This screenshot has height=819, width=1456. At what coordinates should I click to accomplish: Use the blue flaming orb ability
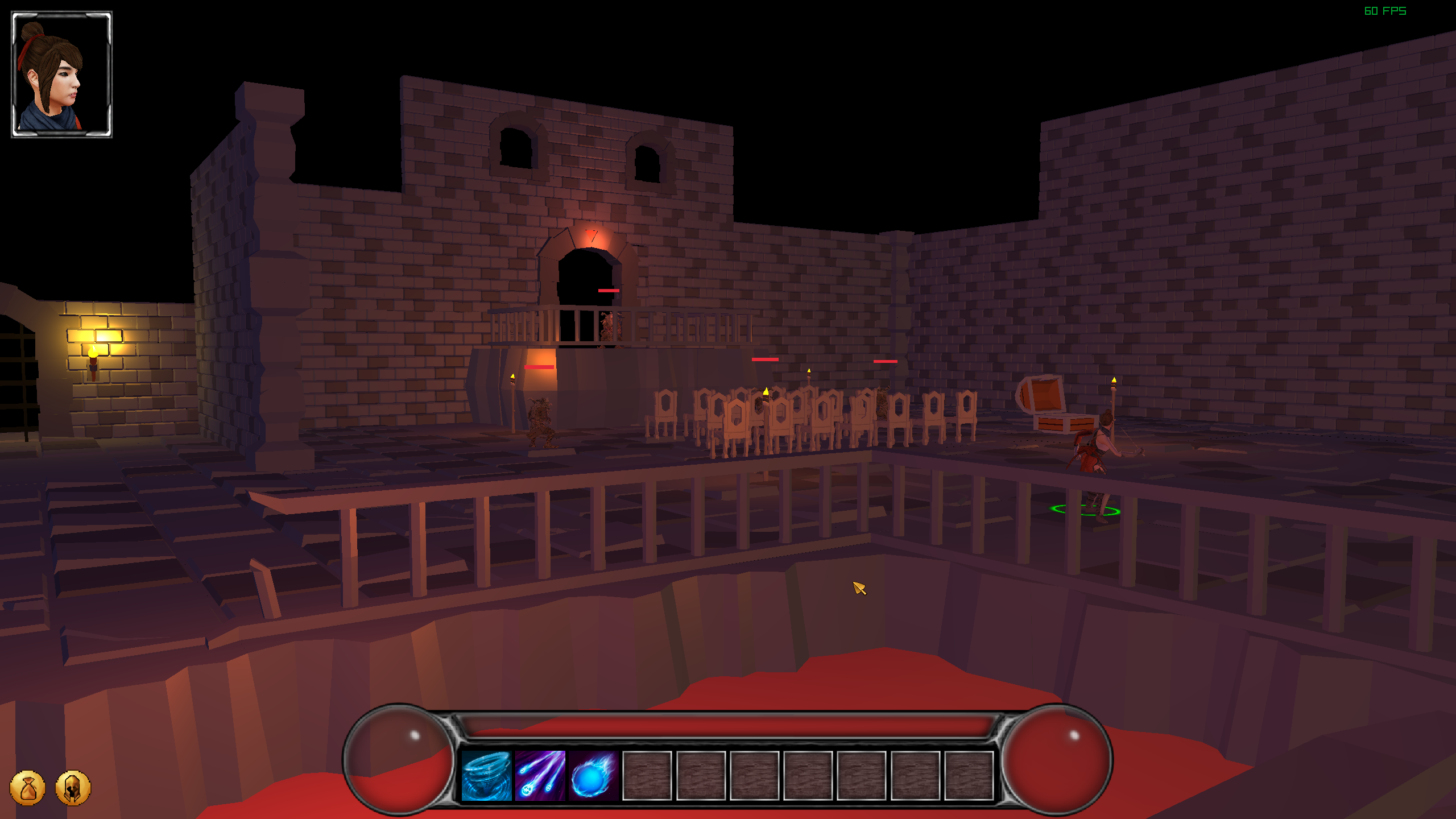[x=593, y=775]
